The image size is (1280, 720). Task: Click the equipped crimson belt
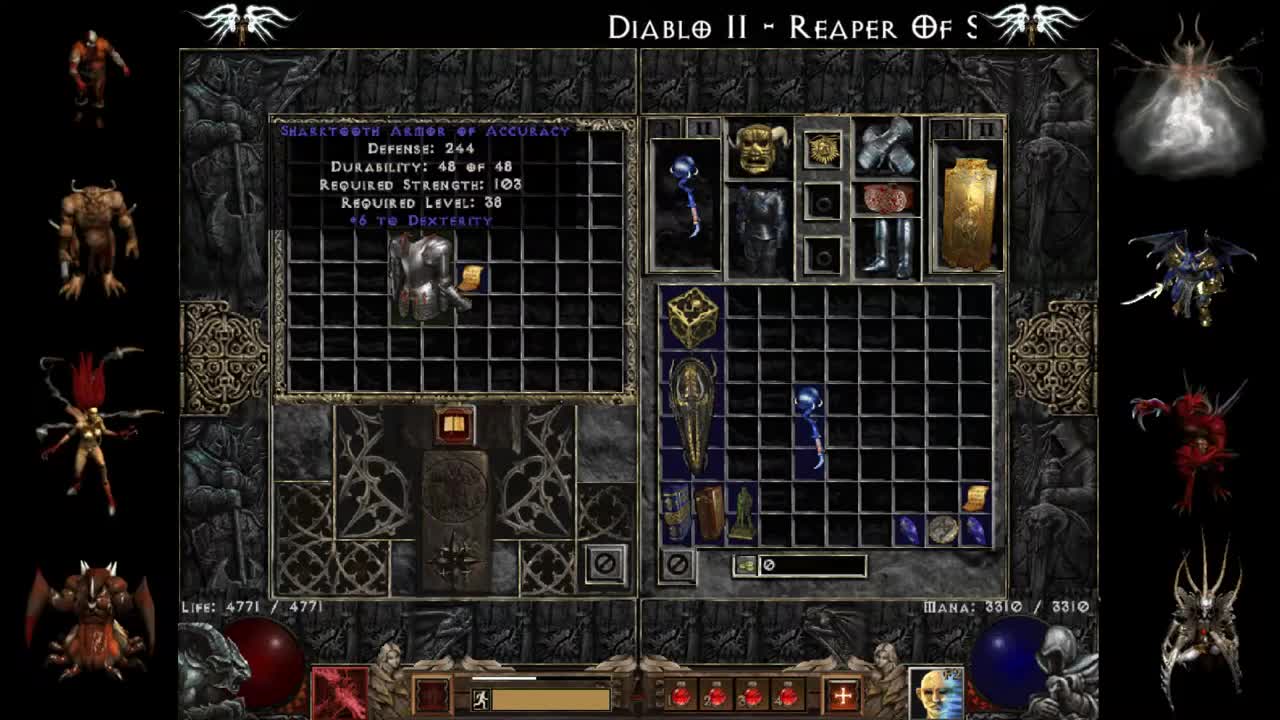point(889,198)
